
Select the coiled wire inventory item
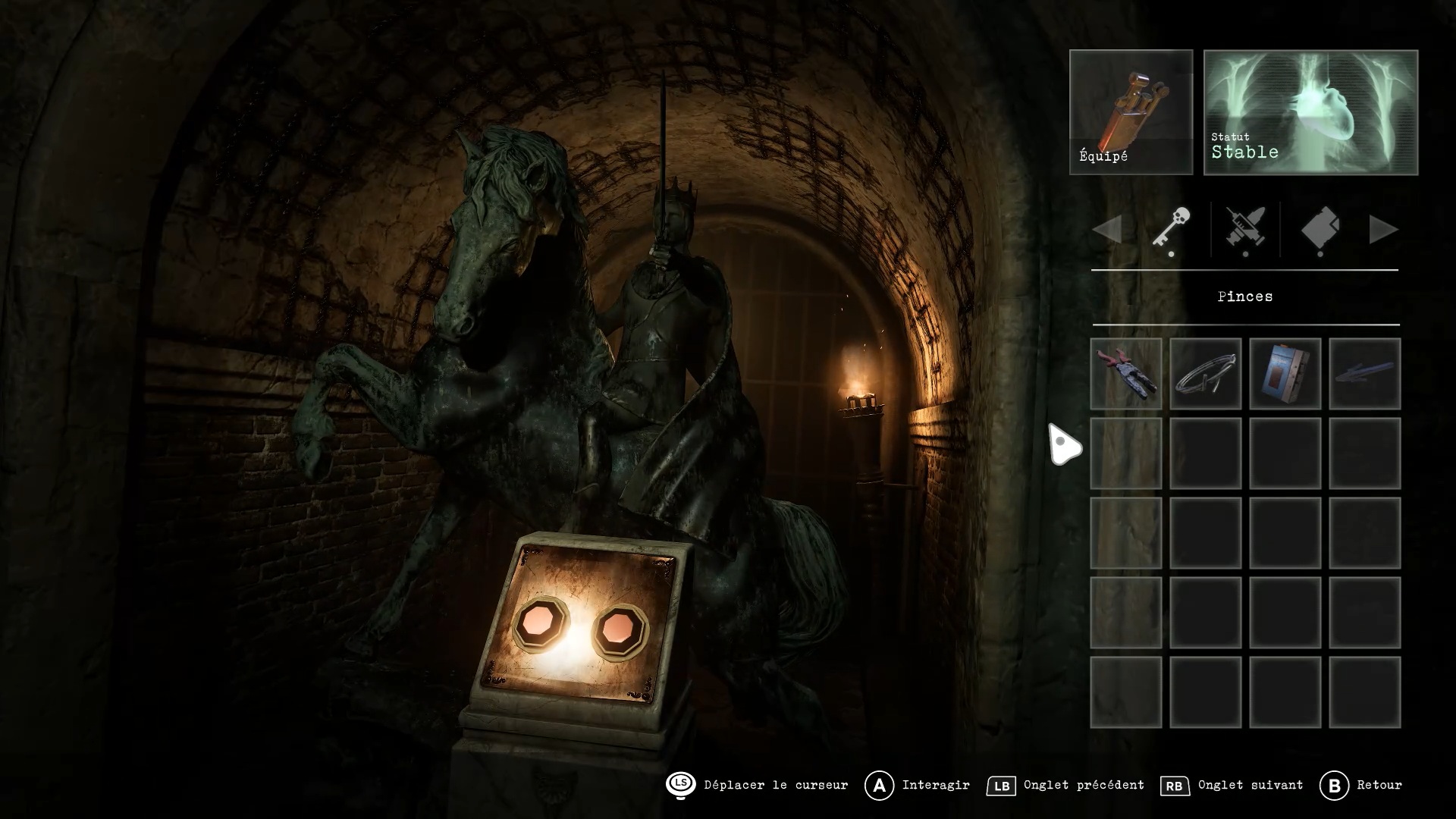click(x=1205, y=374)
